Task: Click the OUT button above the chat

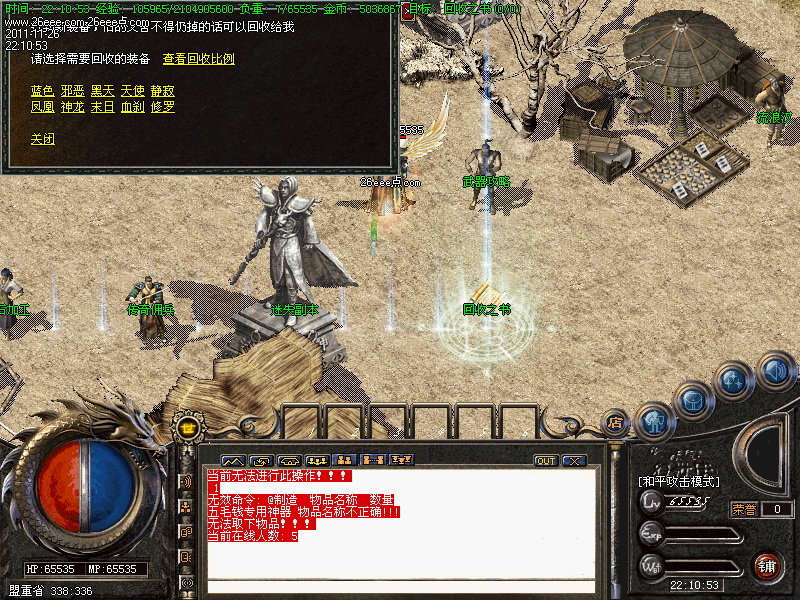Action: point(546,461)
